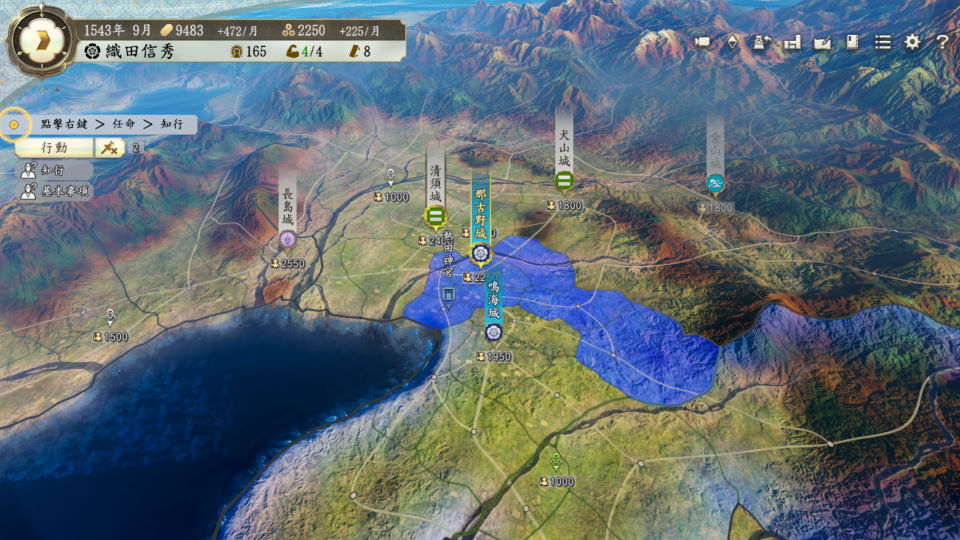Image resolution: width=960 pixels, height=540 pixels.
Task: Click the castle return icon
Action: coord(762,42)
